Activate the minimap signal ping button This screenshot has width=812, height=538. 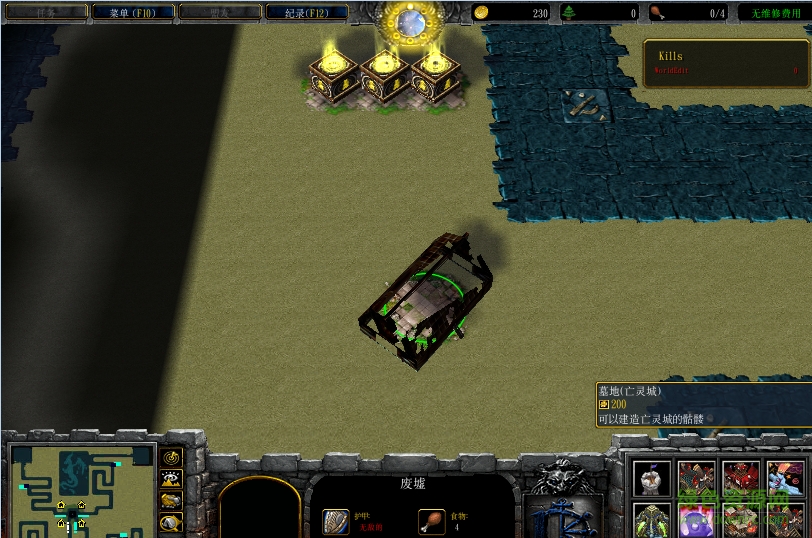coord(171,459)
